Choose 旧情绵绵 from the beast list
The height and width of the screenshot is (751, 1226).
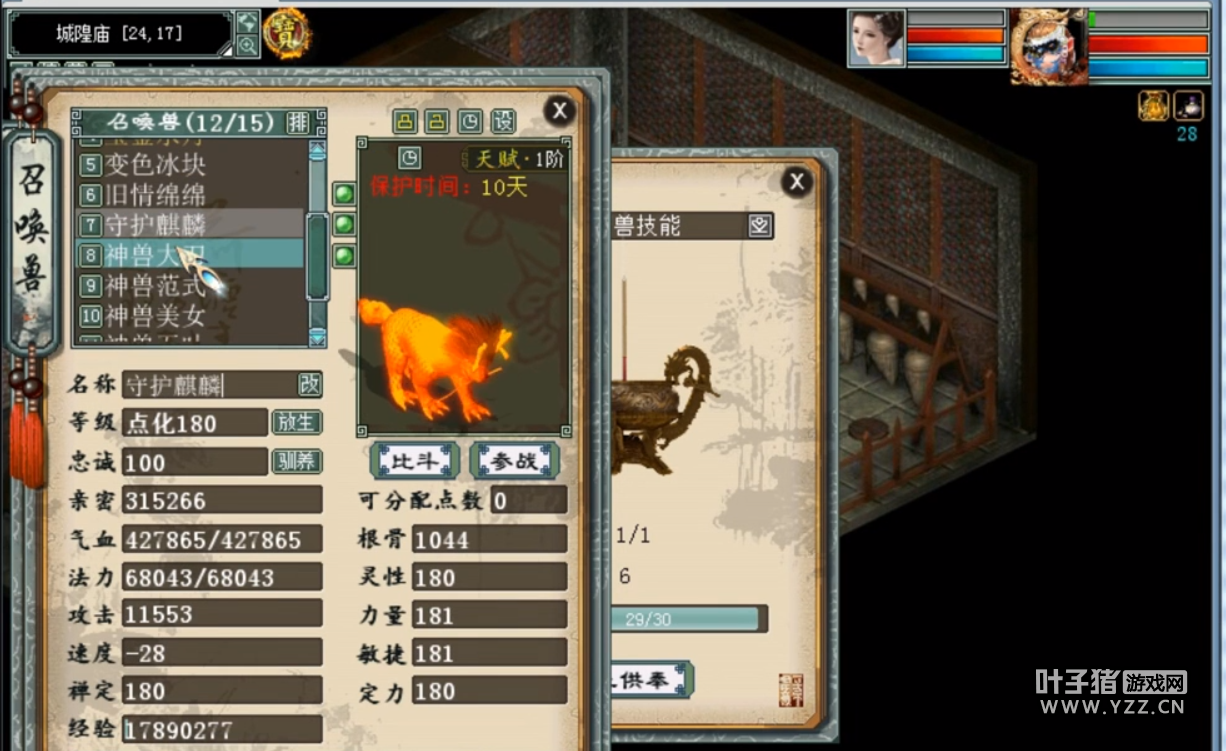tap(155, 194)
